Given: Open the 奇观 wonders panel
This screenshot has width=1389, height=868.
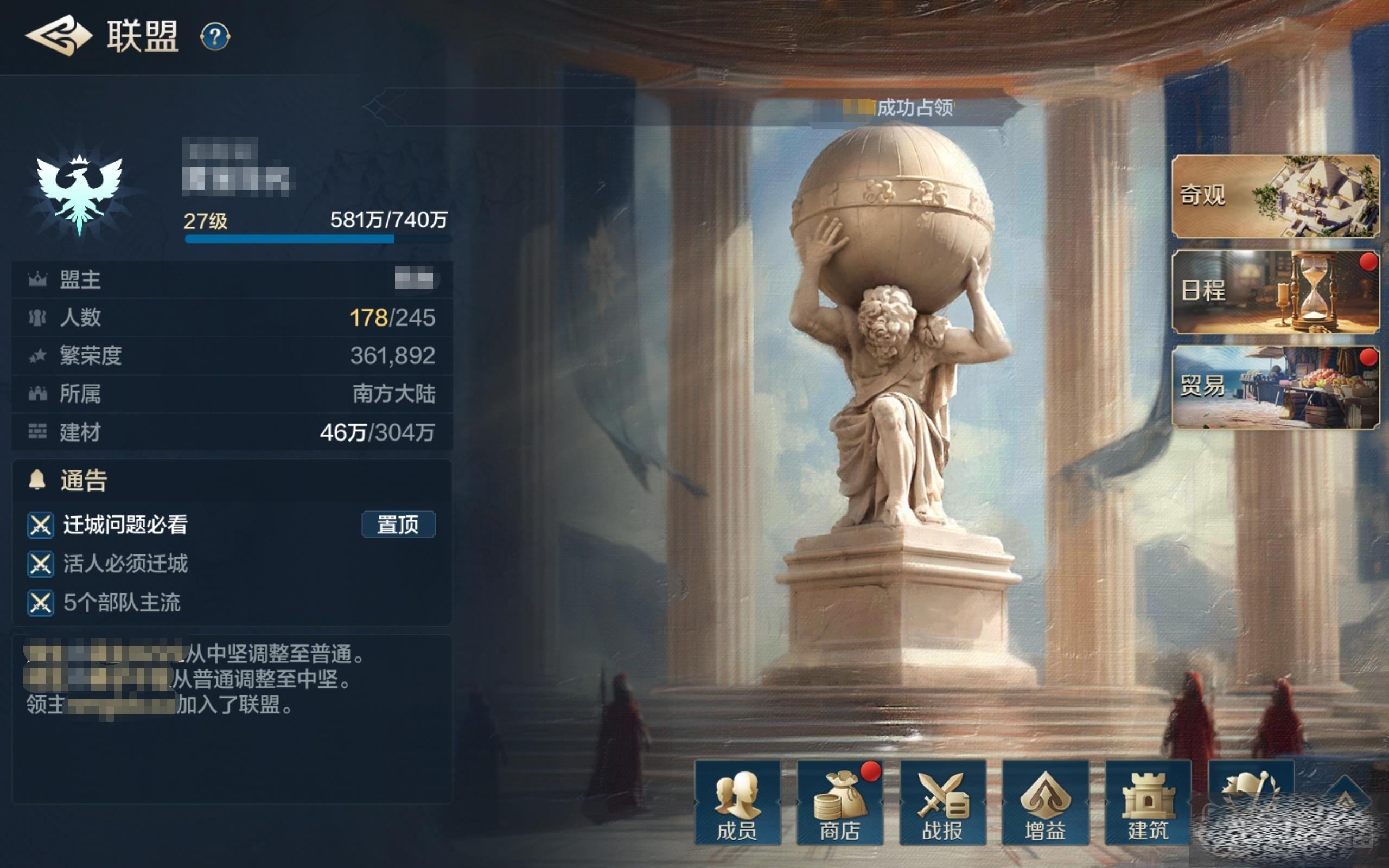Looking at the screenshot, I should coord(1275,196).
